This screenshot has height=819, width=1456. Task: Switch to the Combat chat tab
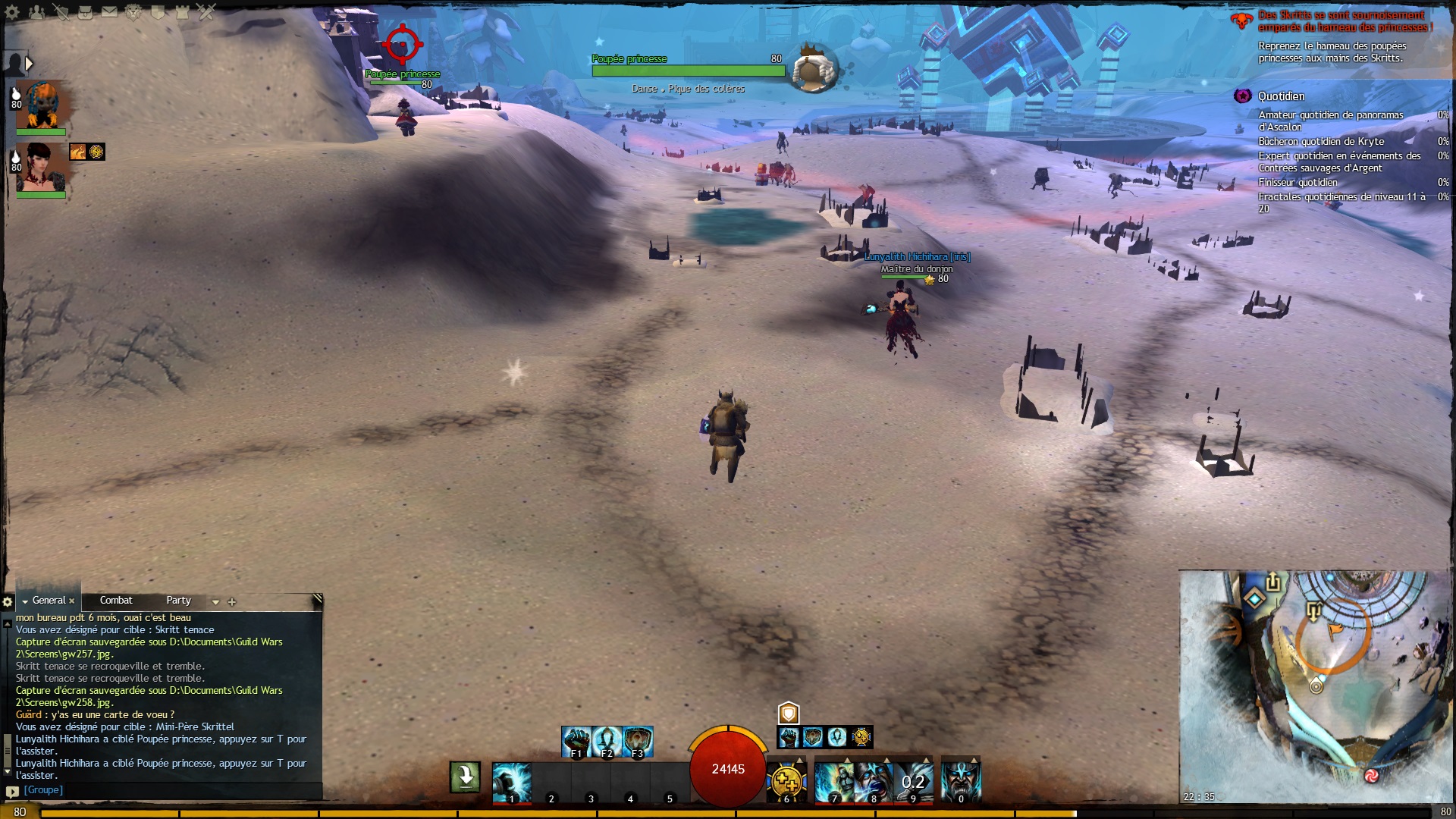point(116,601)
